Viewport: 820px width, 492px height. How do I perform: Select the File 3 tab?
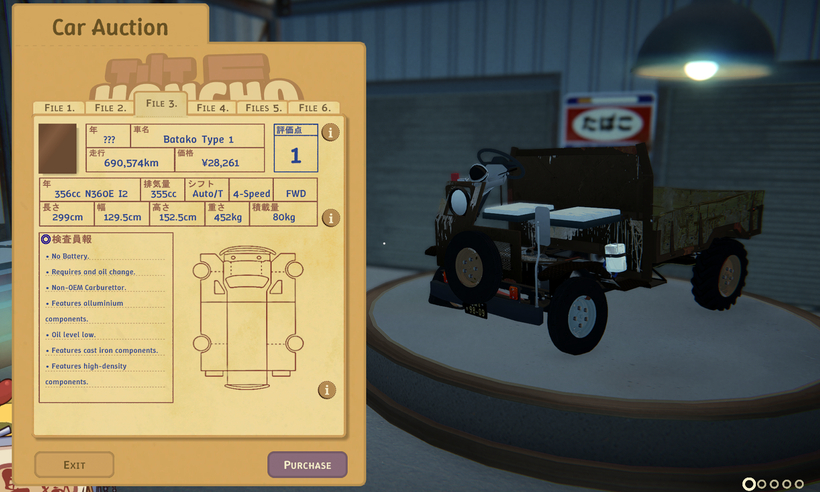pyautogui.click(x=161, y=104)
